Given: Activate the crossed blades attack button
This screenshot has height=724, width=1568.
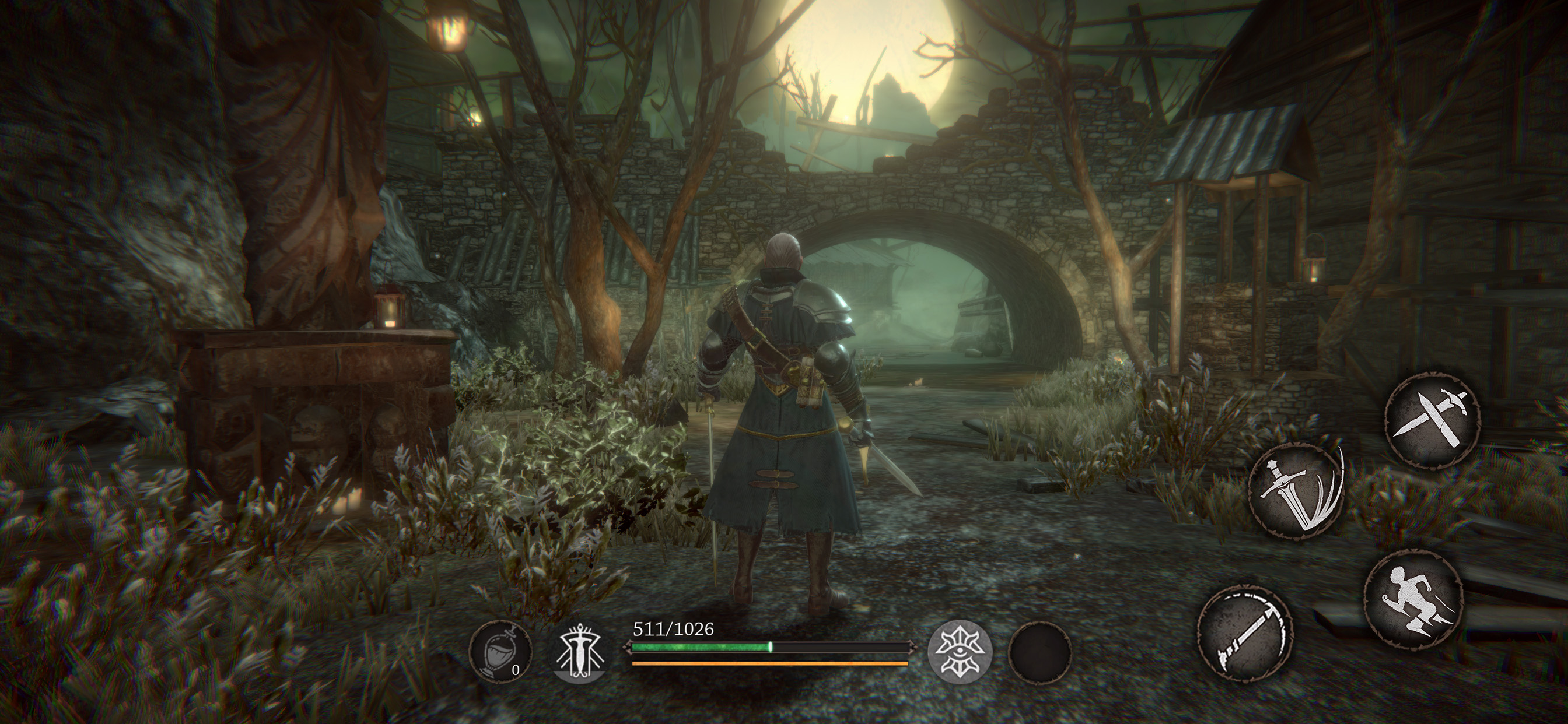Looking at the screenshot, I should coord(1431,420).
